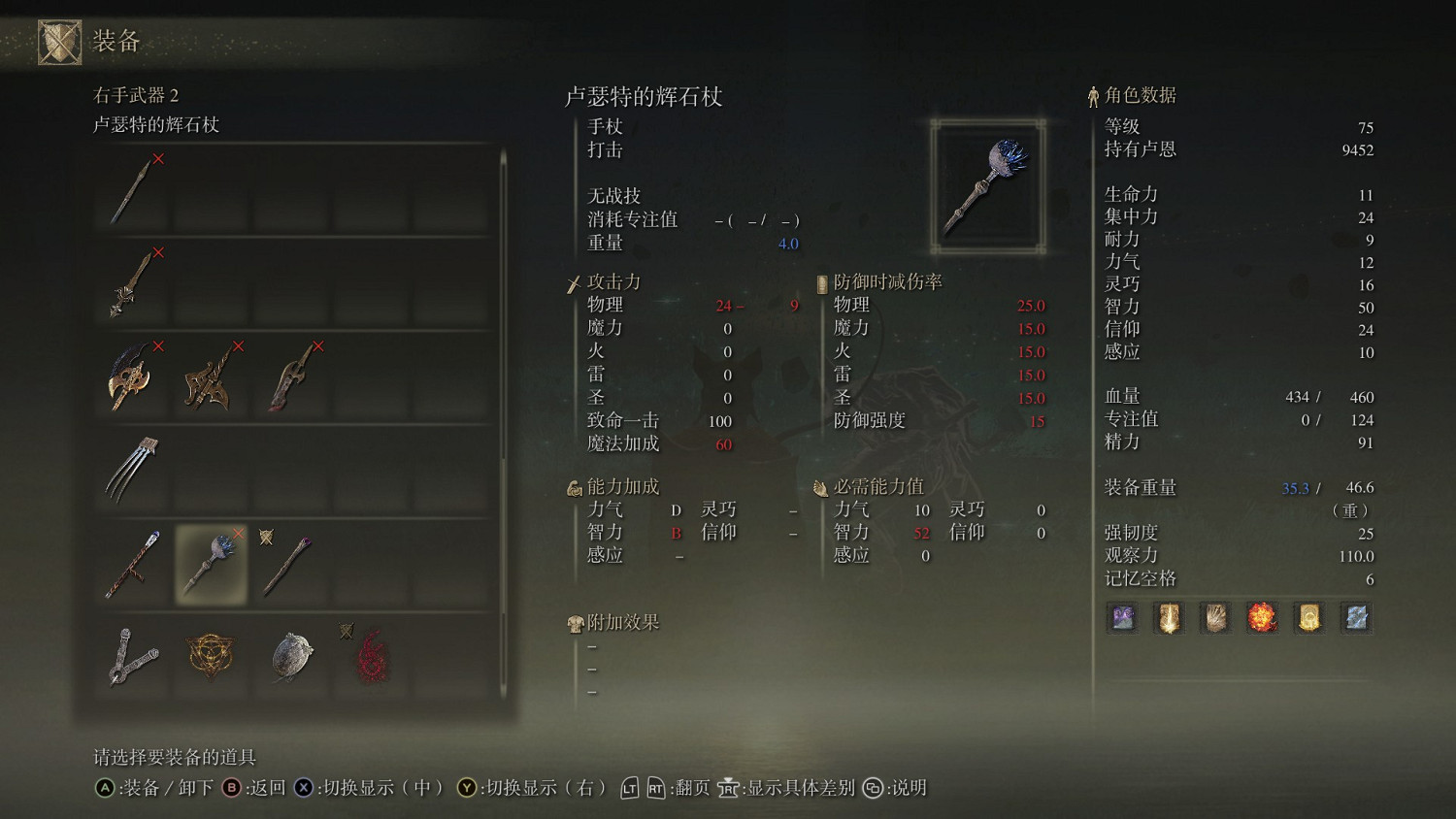Select the purple comet sorcery memory slot
Image resolution: width=1456 pixels, height=819 pixels.
click(x=1121, y=617)
